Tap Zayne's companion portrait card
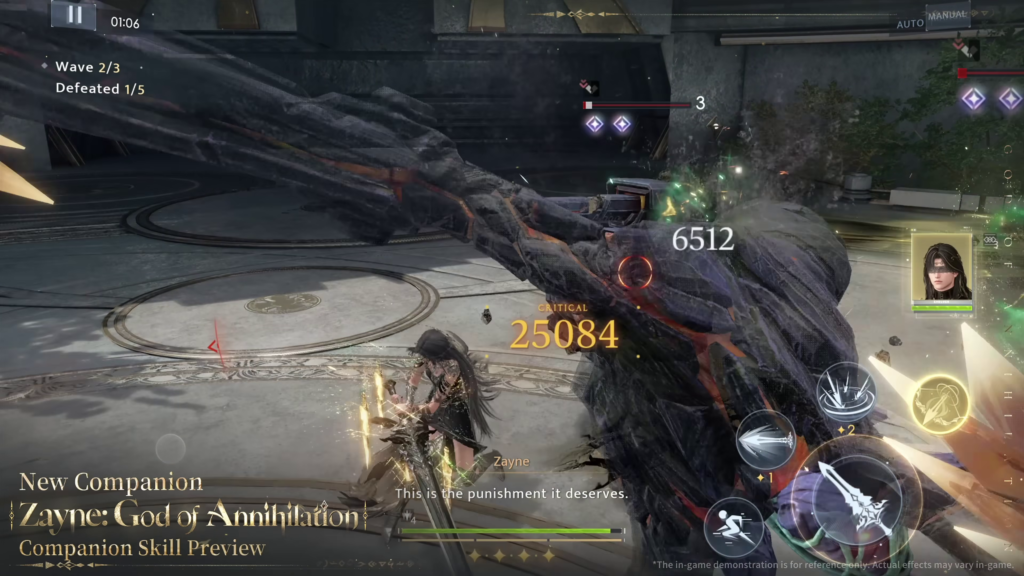1024x576 pixels. coord(941,267)
